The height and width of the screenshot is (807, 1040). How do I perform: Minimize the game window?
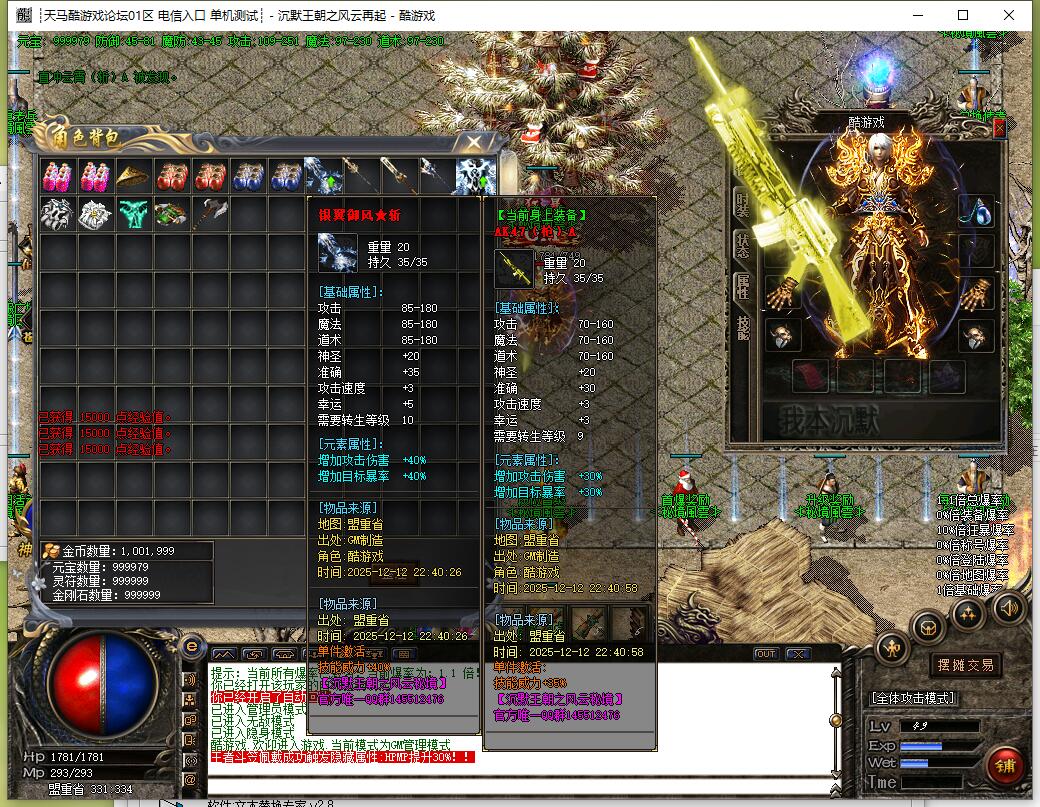917,15
